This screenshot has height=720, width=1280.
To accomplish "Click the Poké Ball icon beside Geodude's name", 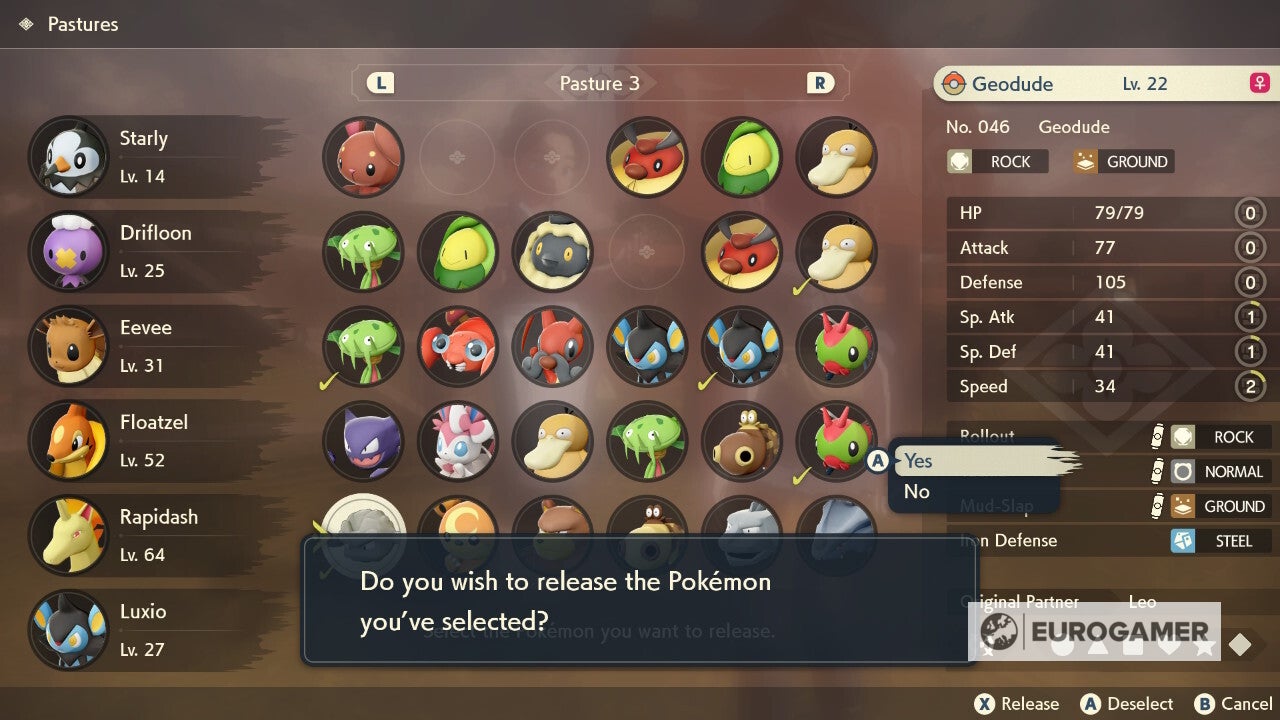I will coord(957,84).
